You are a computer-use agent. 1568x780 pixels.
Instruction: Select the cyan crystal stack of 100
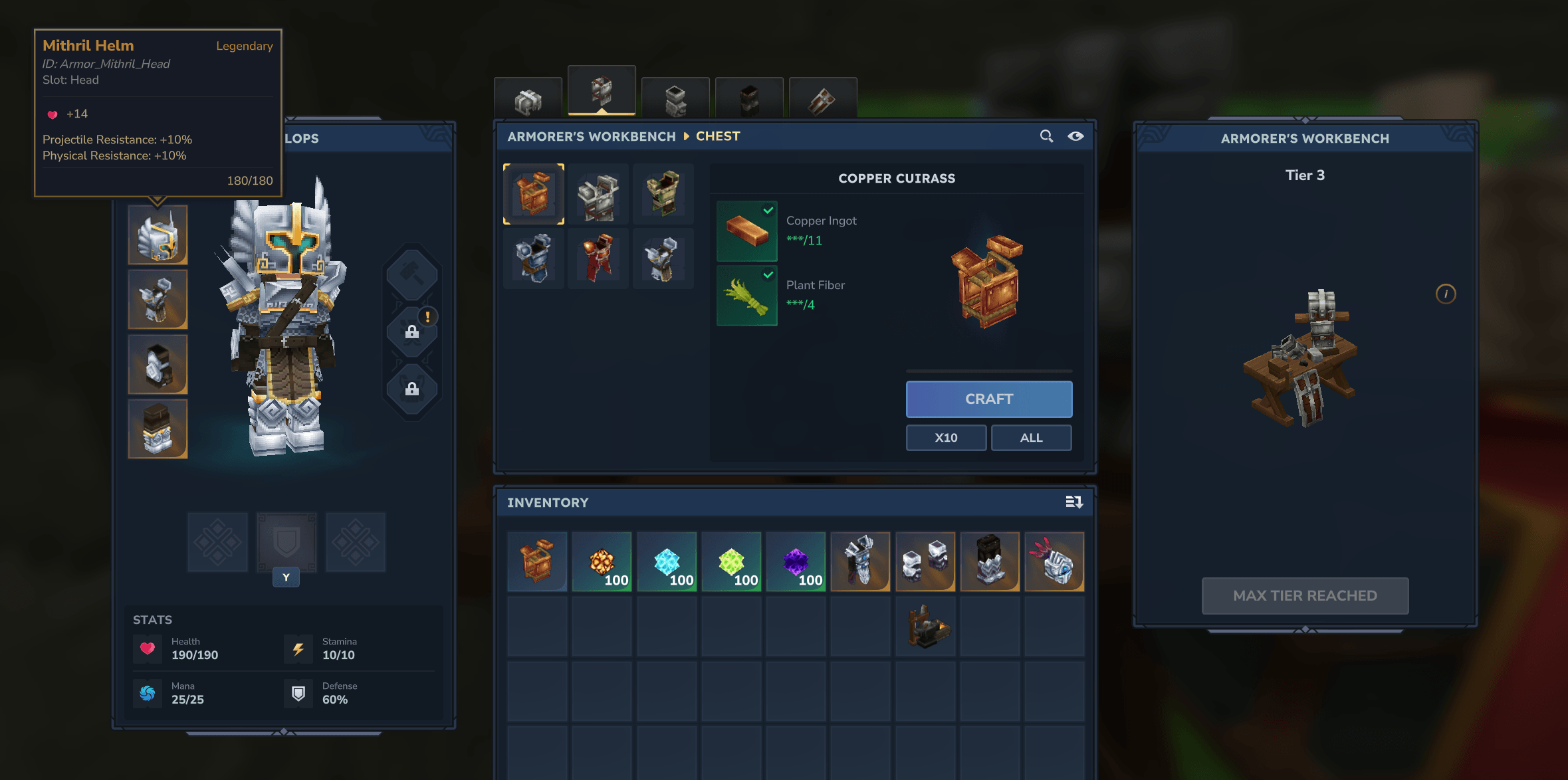coord(667,561)
